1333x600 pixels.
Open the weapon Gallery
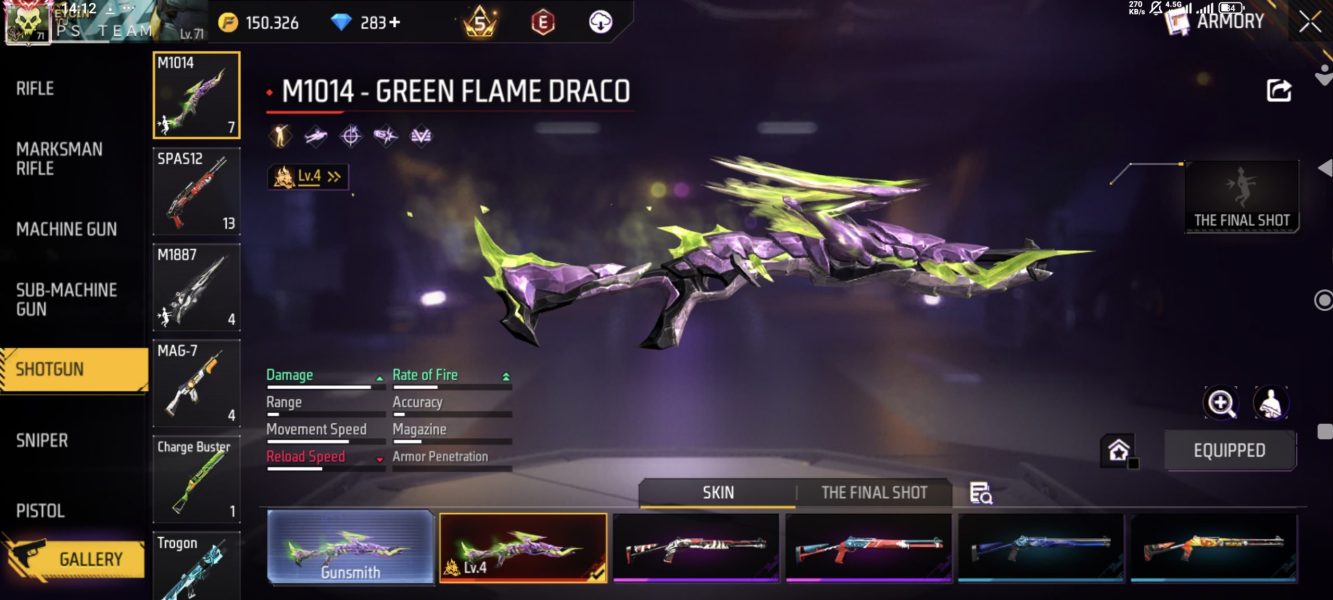tap(89, 559)
